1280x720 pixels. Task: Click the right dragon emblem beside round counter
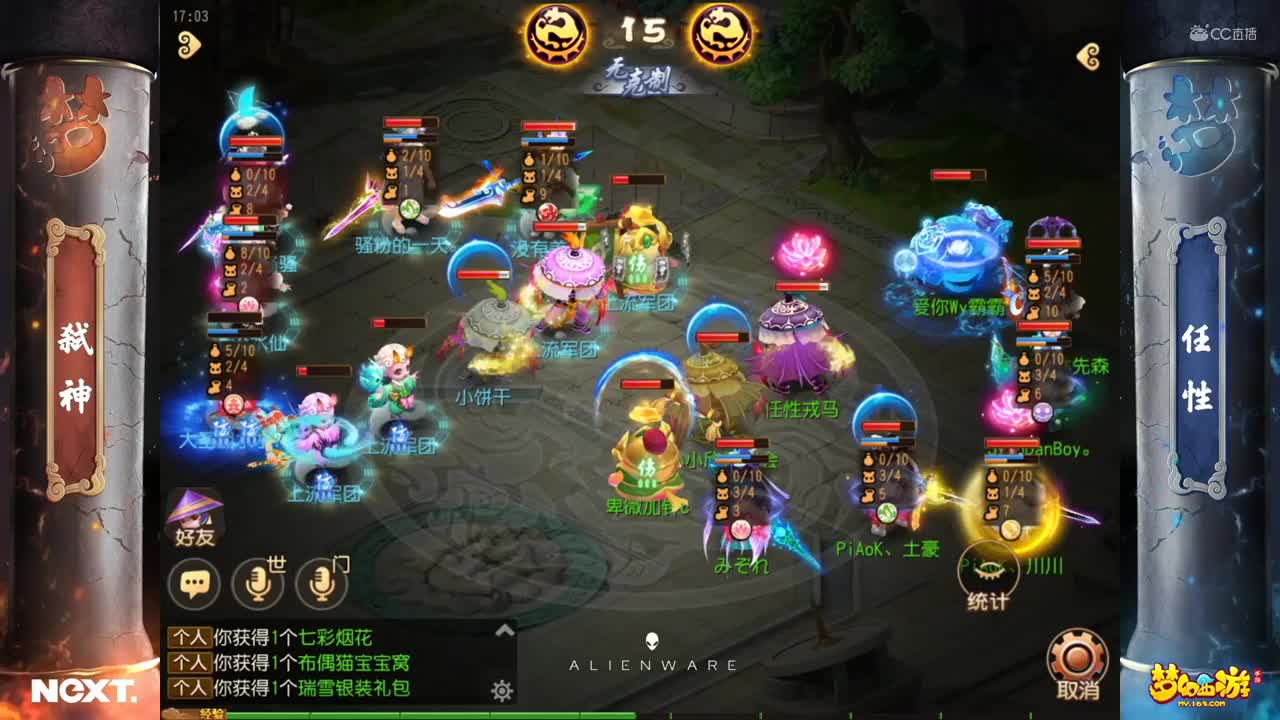721,33
